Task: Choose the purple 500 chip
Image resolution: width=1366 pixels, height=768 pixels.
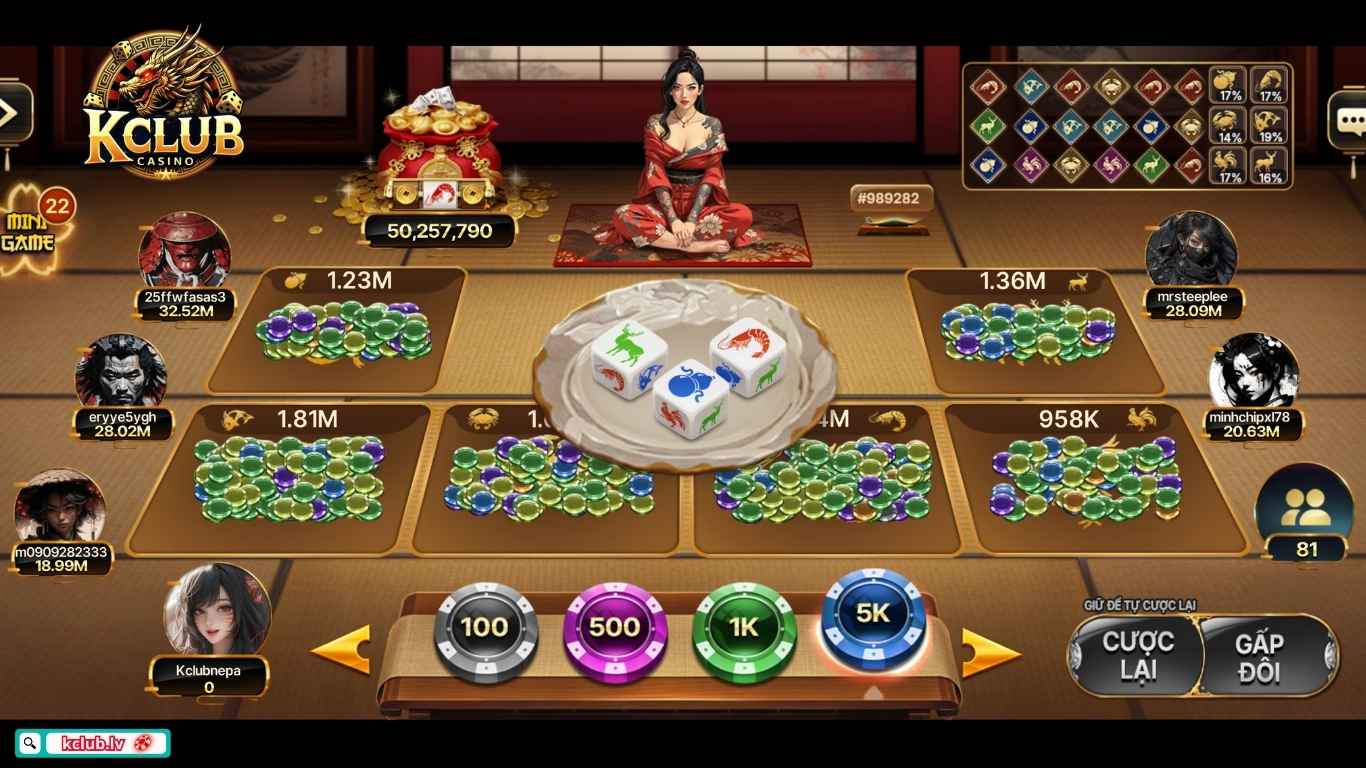Action: click(x=614, y=628)
